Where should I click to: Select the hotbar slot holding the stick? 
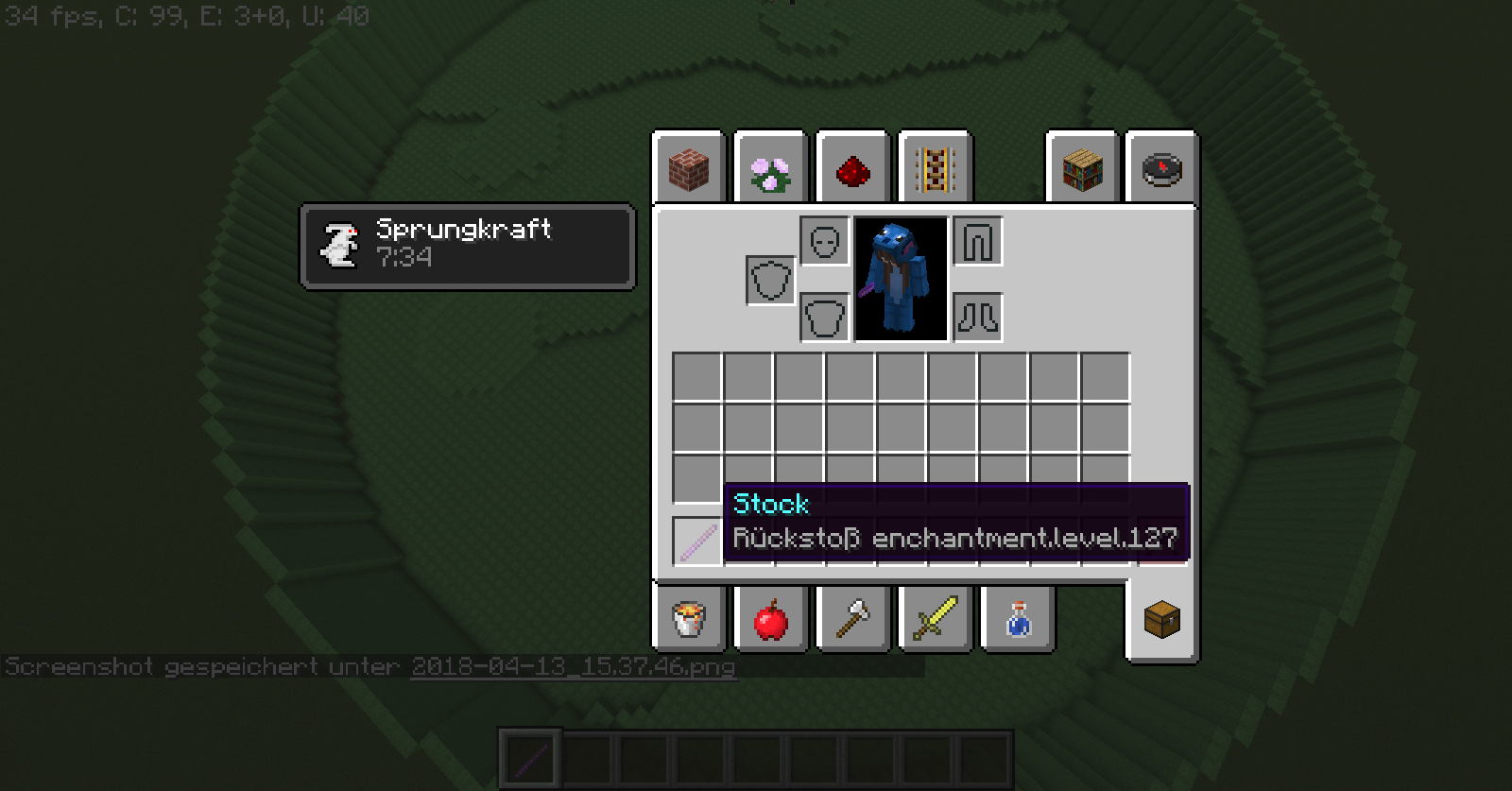pos(530,758)
